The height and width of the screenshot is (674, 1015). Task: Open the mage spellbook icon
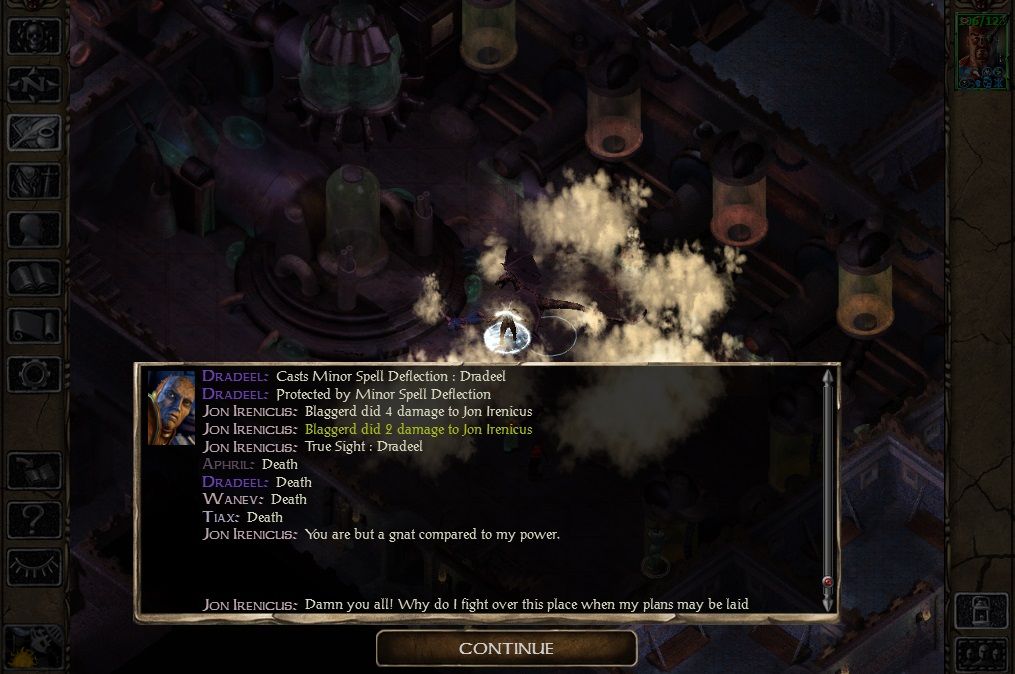(x=34, y=277)
